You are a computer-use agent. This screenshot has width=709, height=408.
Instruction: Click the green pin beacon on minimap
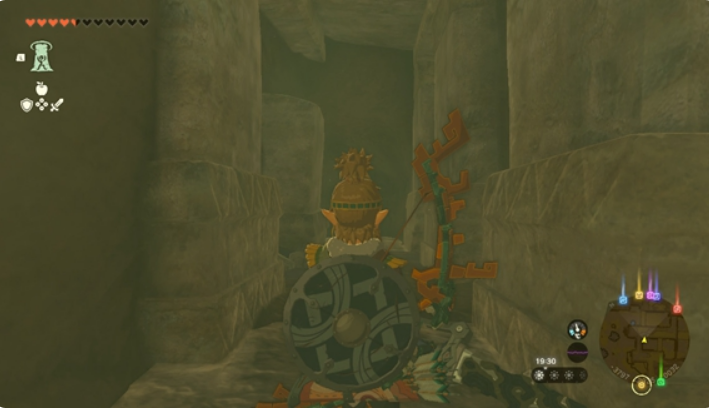(660, 381)
